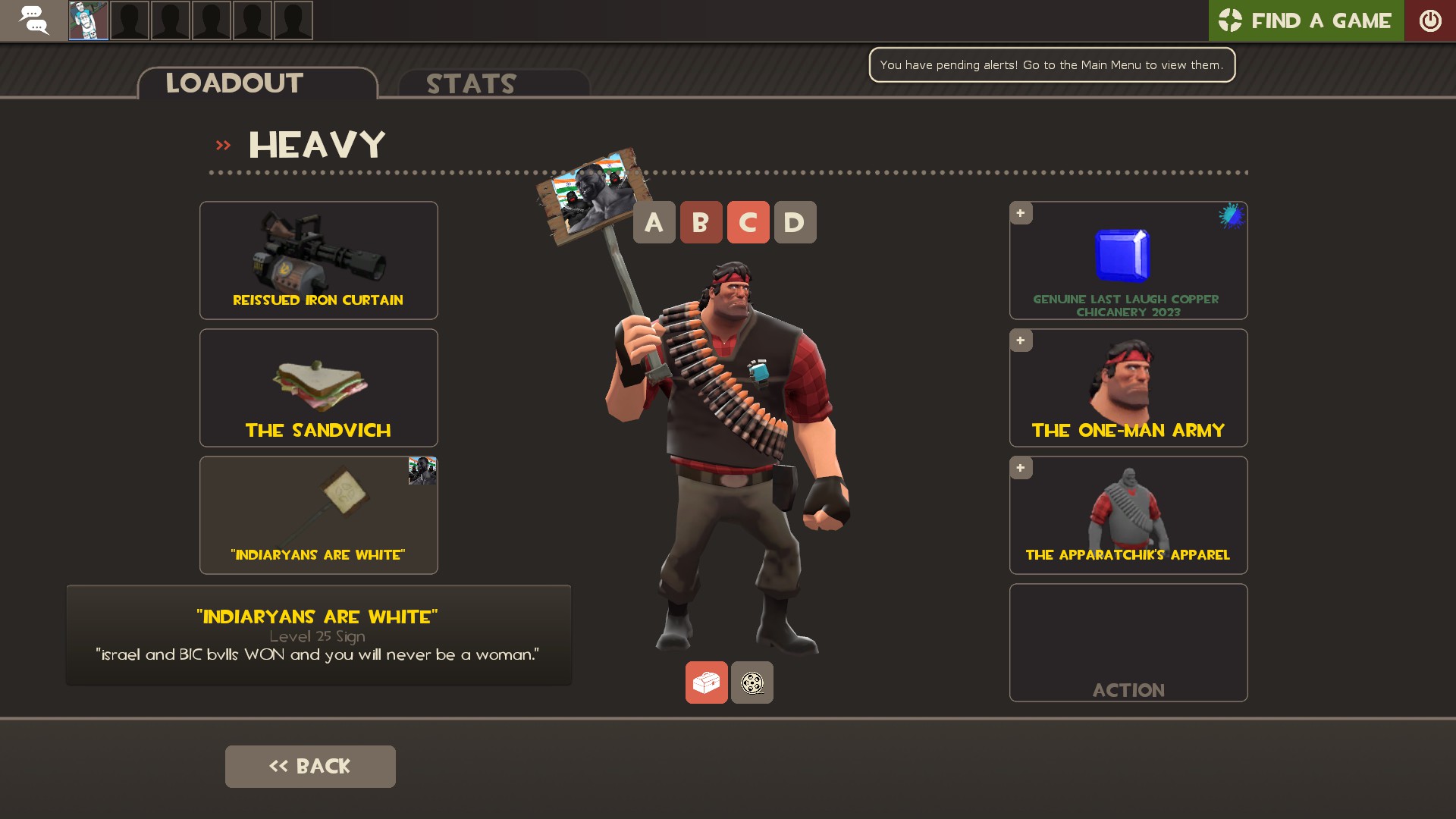Go back with the Back button
Viewport: 1456px width, 819px height.
tap(310, 766)
